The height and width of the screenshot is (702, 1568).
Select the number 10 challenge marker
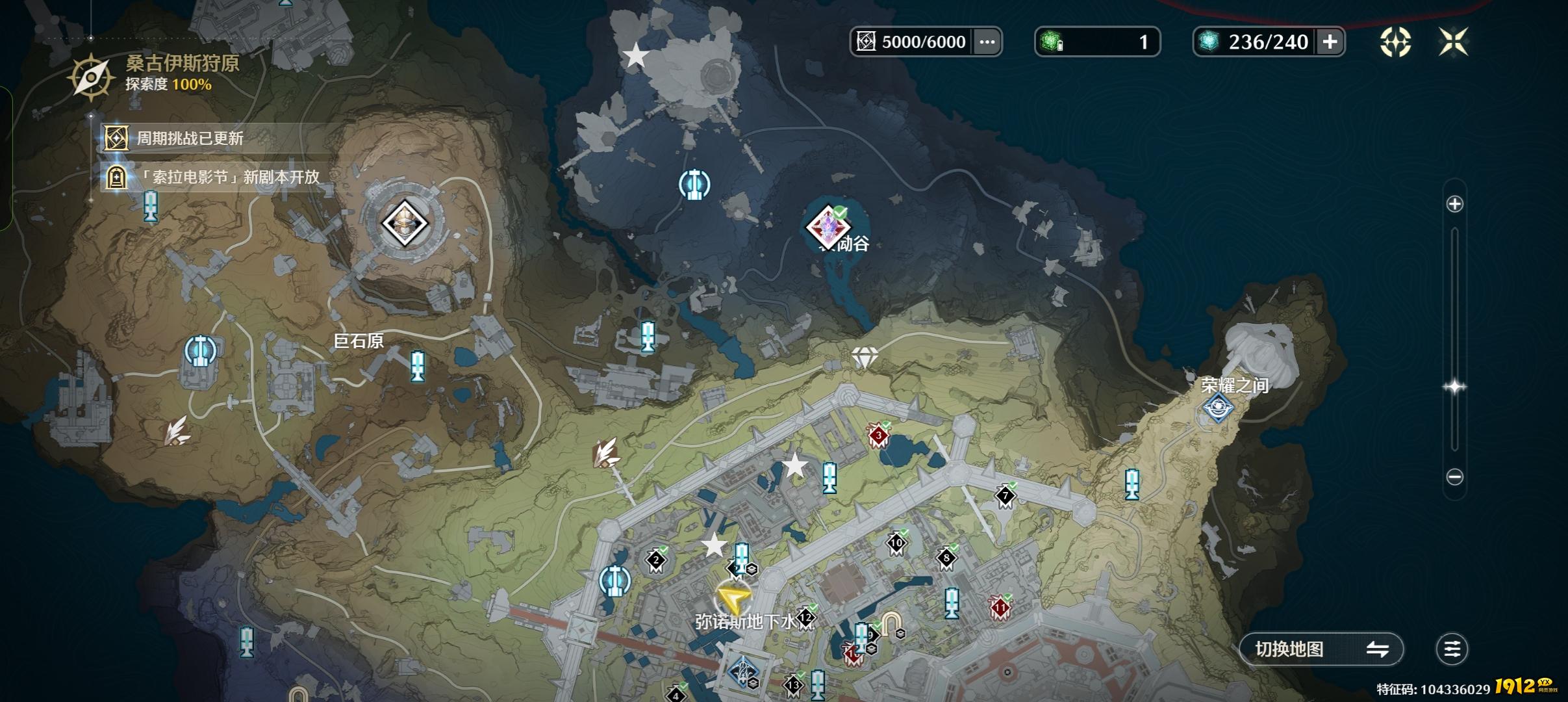tap(896, 543)
